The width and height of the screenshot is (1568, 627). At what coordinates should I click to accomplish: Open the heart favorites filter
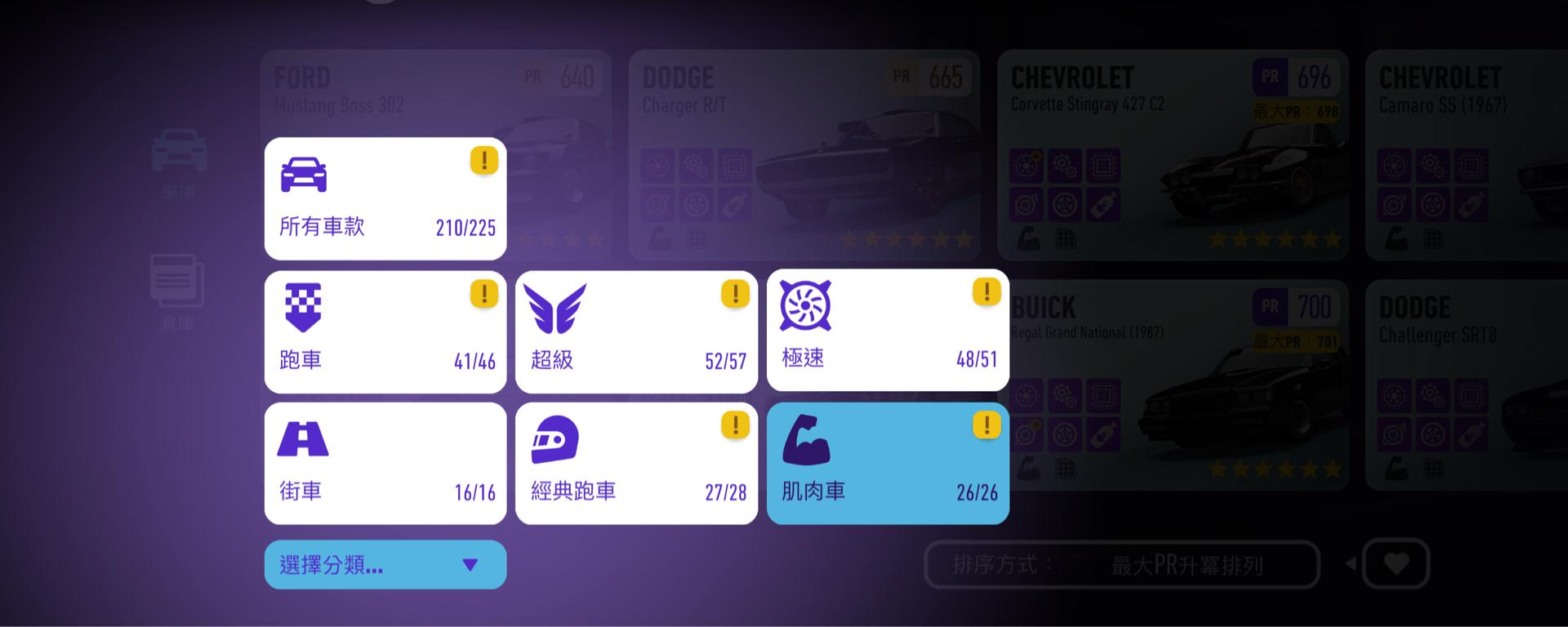[1396, 564]
